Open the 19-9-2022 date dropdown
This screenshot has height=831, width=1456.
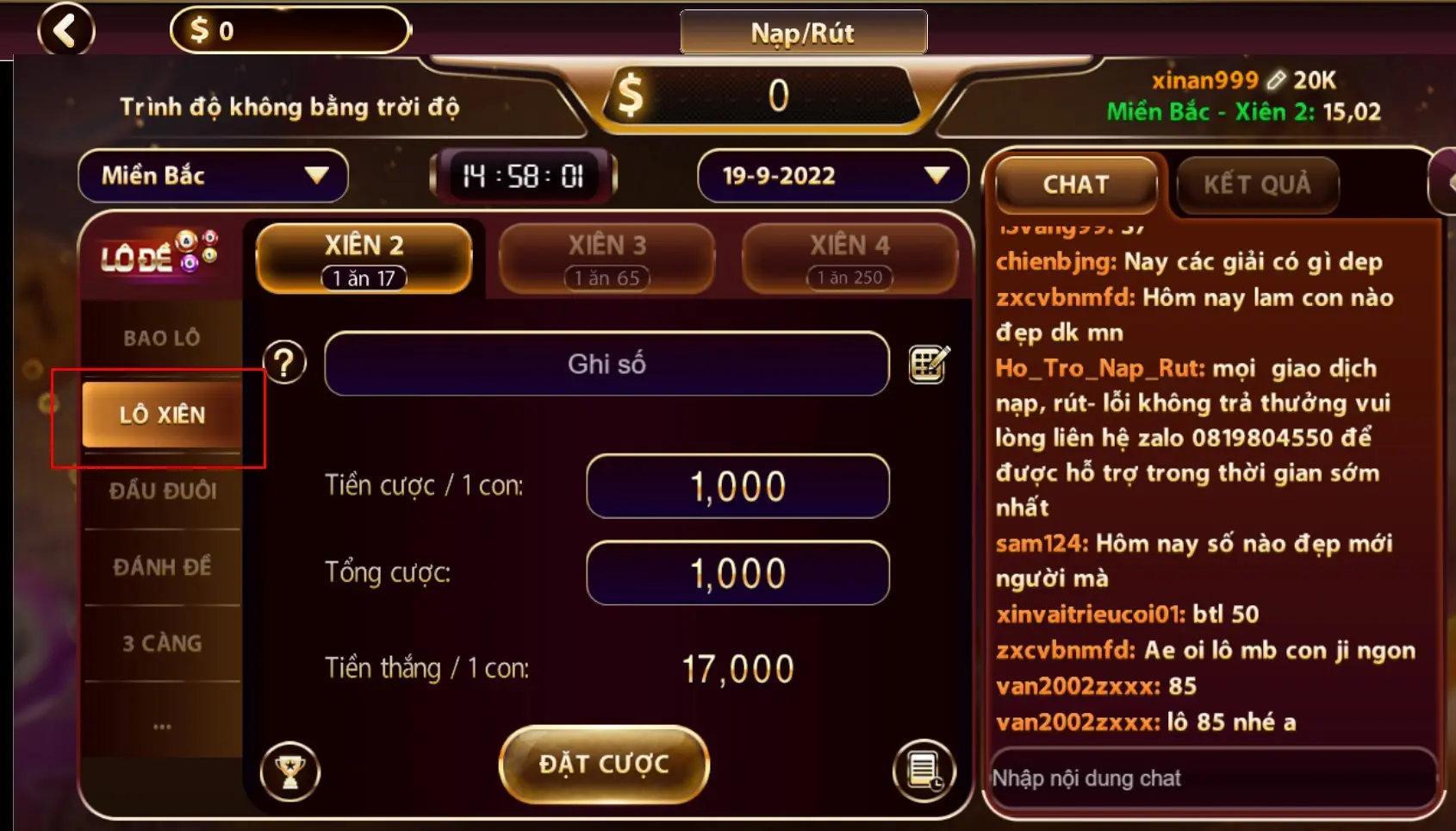click(832, 176)
